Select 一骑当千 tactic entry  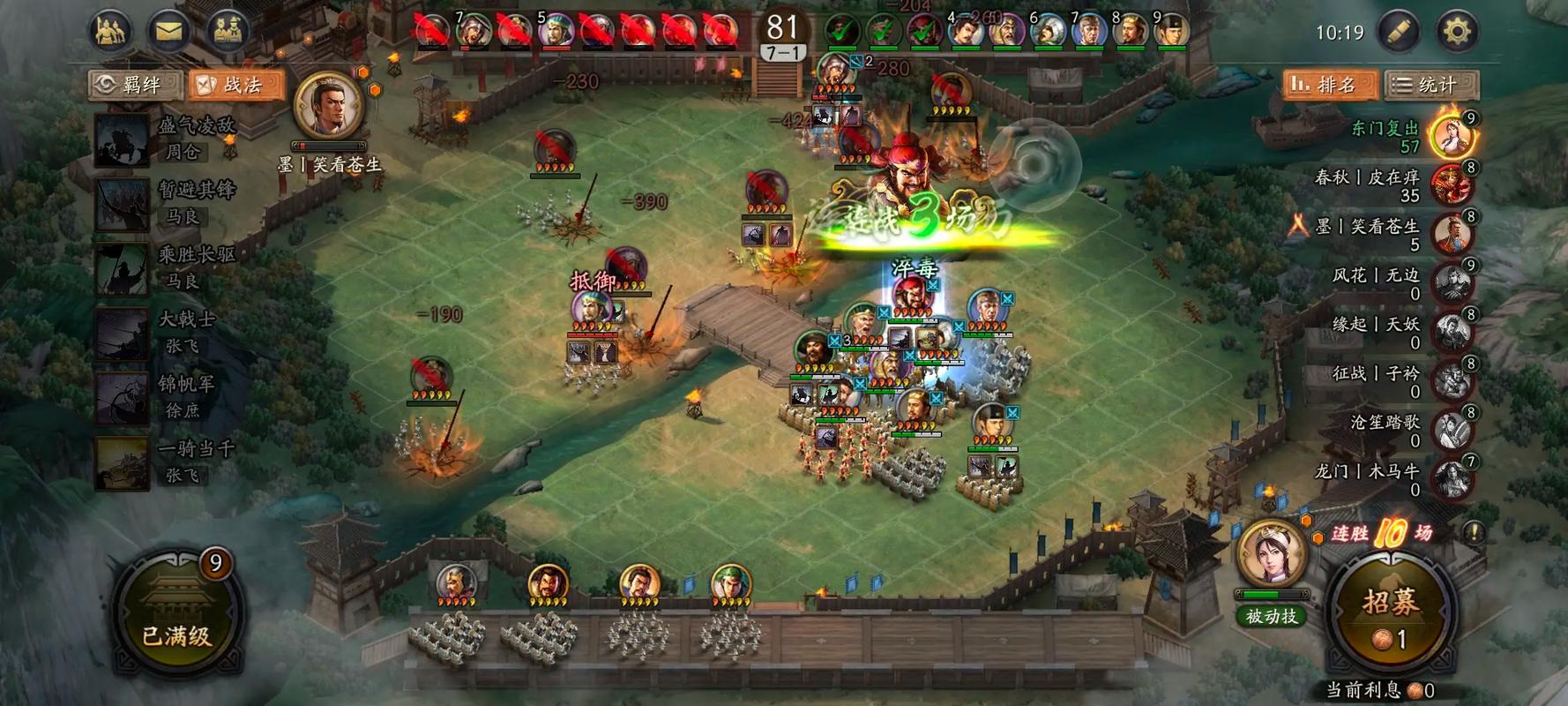pyautogui.click(x=168, y=462)
